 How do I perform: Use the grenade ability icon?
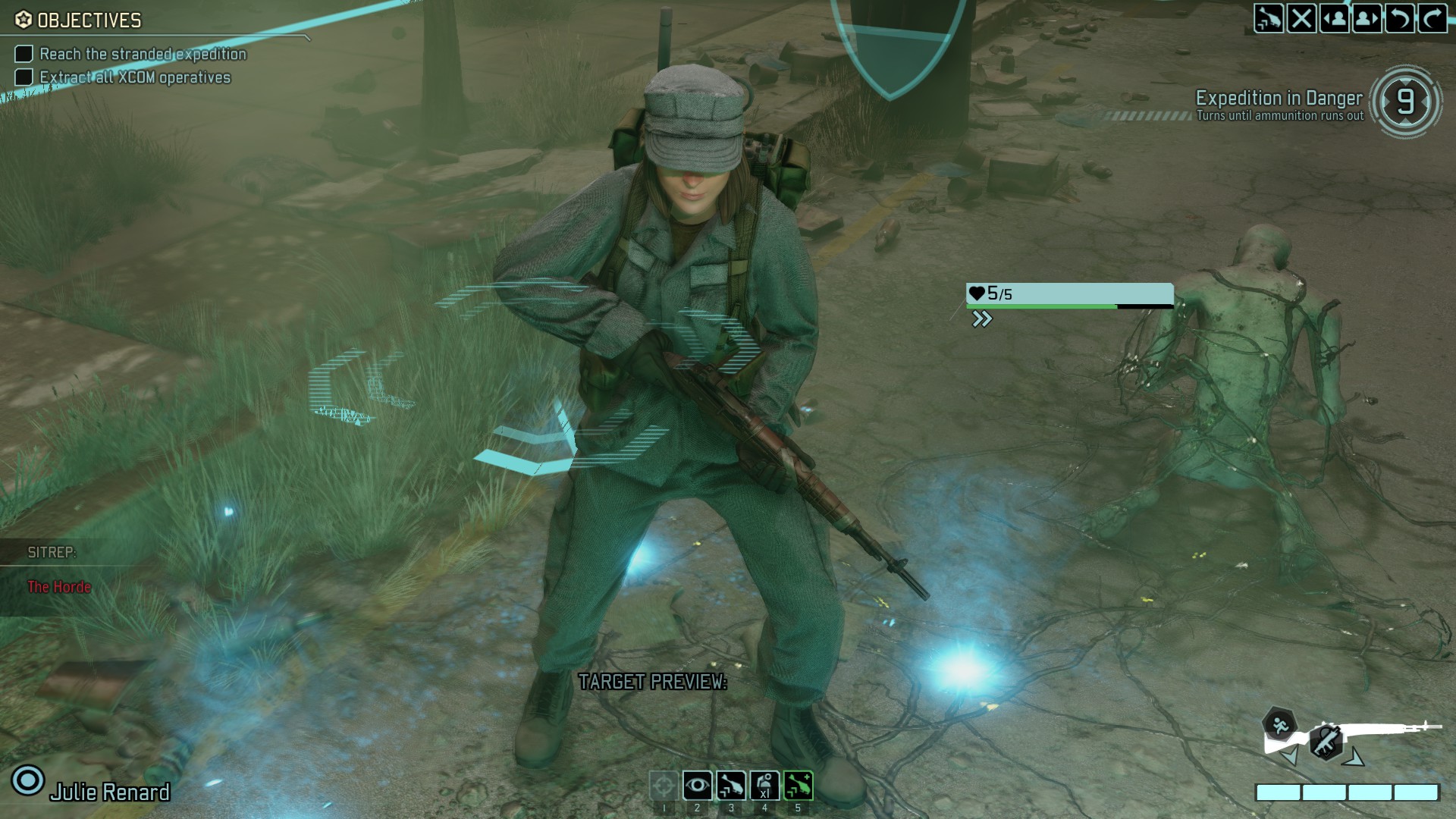764,786
